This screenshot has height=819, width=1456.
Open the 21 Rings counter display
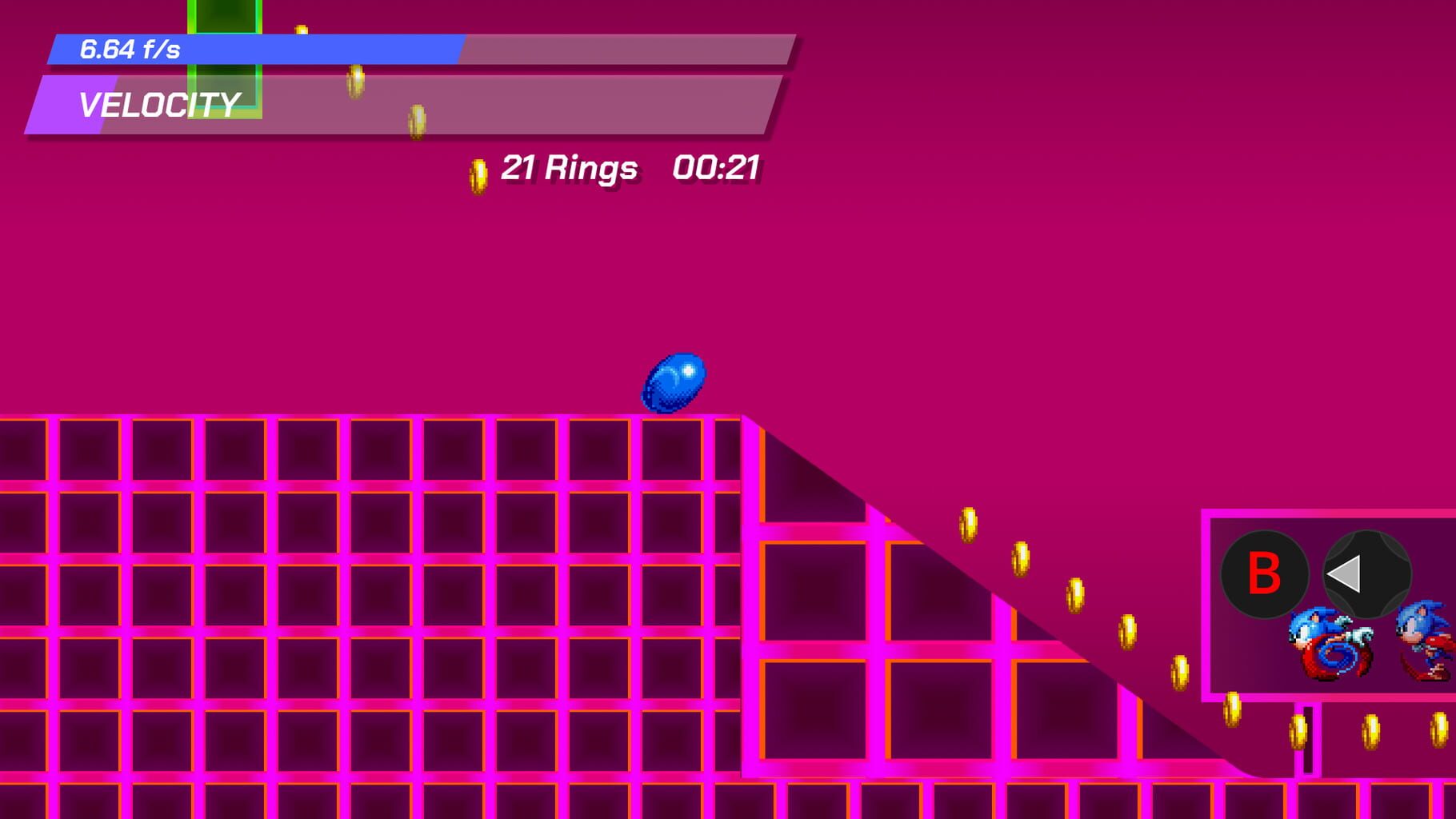click(x=568, y=168)
